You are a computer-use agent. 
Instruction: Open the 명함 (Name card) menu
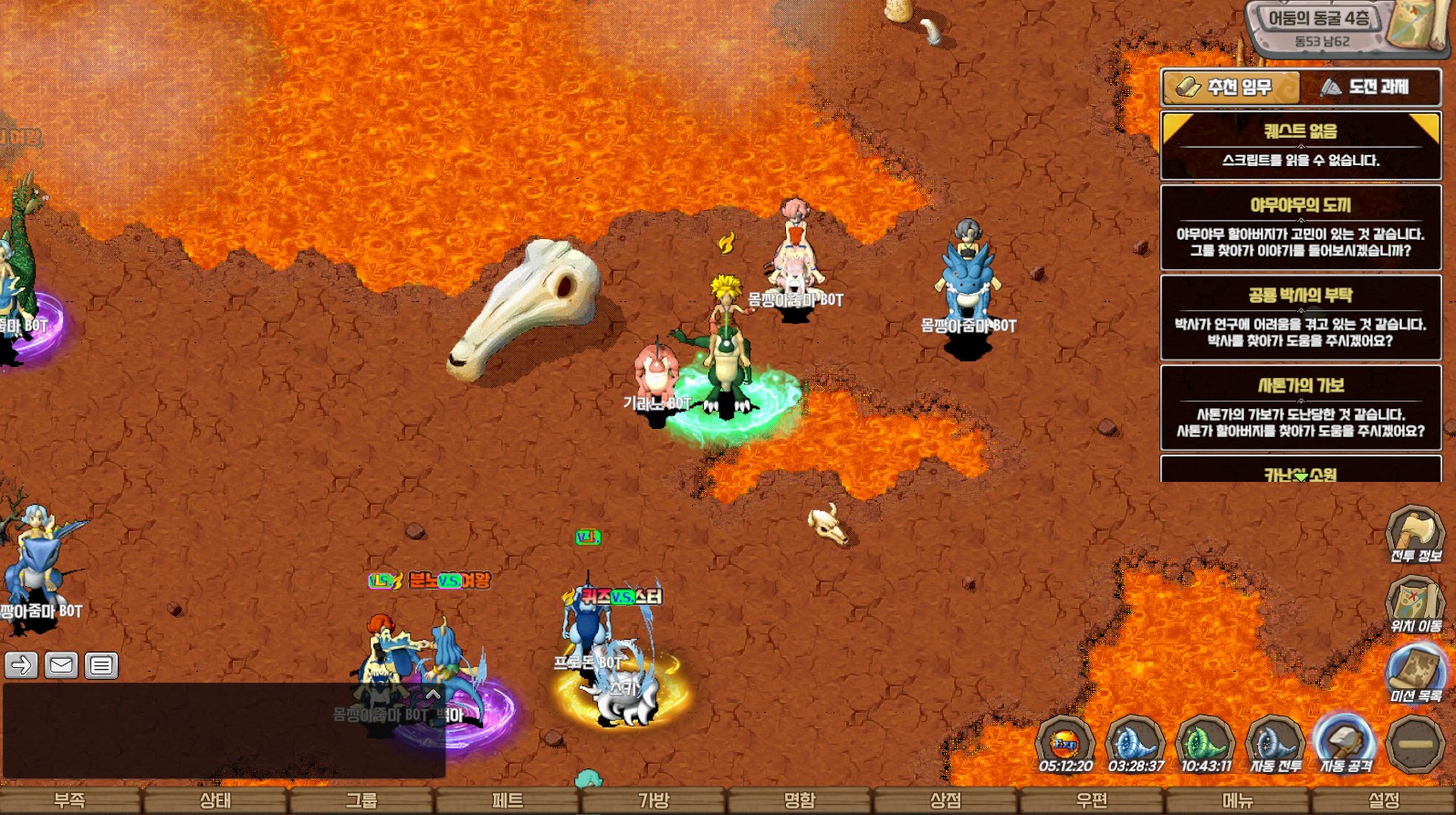[x=800, y=800]
